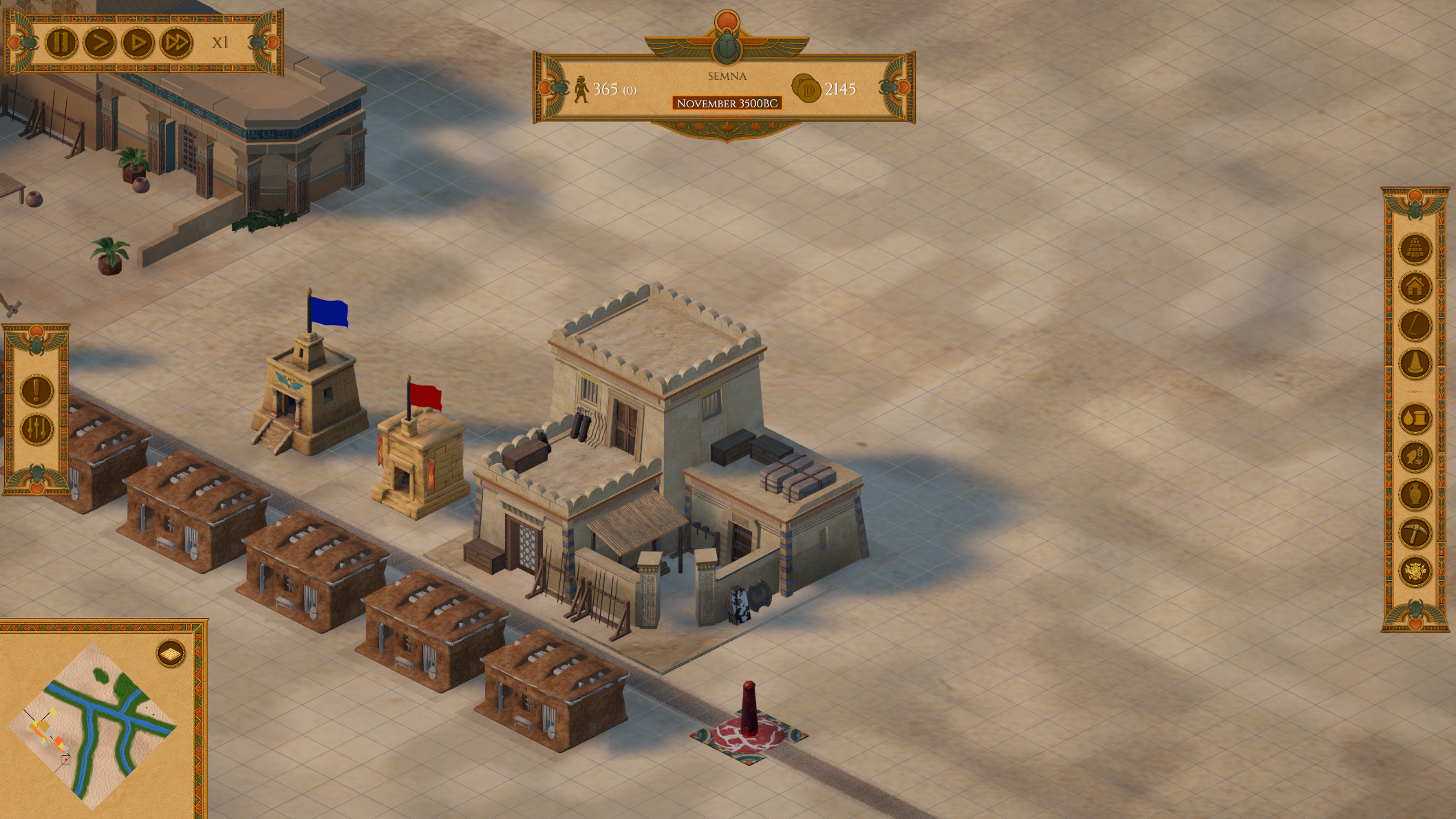Select the cone-shaped mound build category
Viewport: 1456px width, 819px height.
click(x=1415, y=363)
